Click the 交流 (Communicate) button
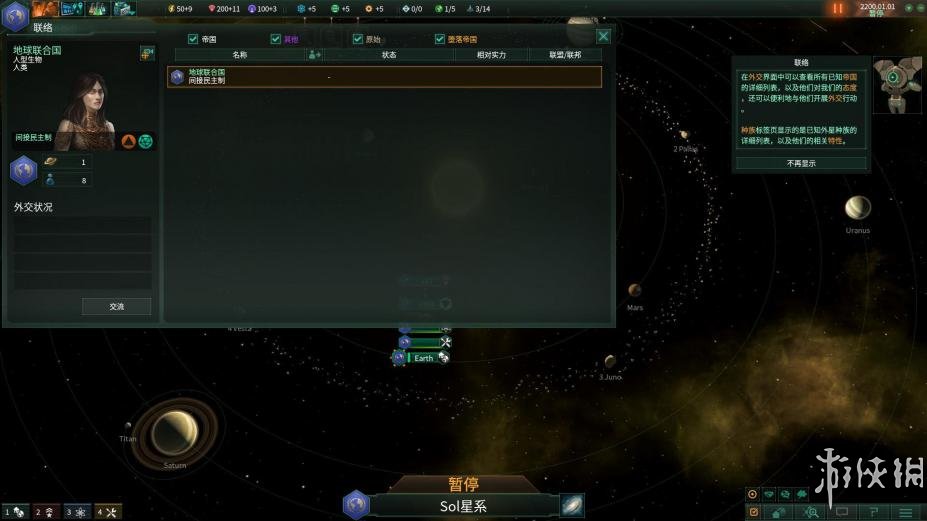This screenshot has width=927, height=521. click(116, 307)
